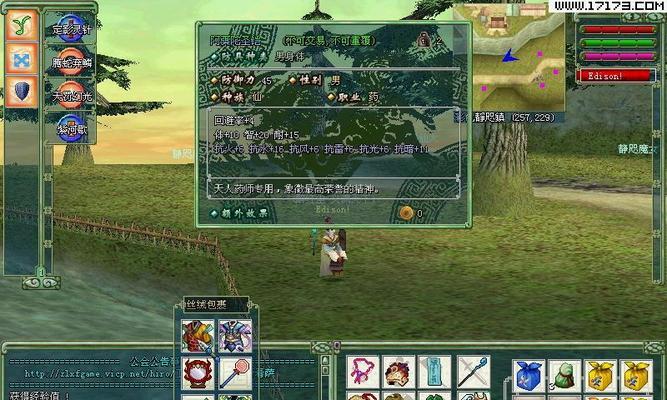Image resolution: width=667 pixels, height=400 pixels.
Task: Select the pink lollipop wand item
Action: point(235,375)
